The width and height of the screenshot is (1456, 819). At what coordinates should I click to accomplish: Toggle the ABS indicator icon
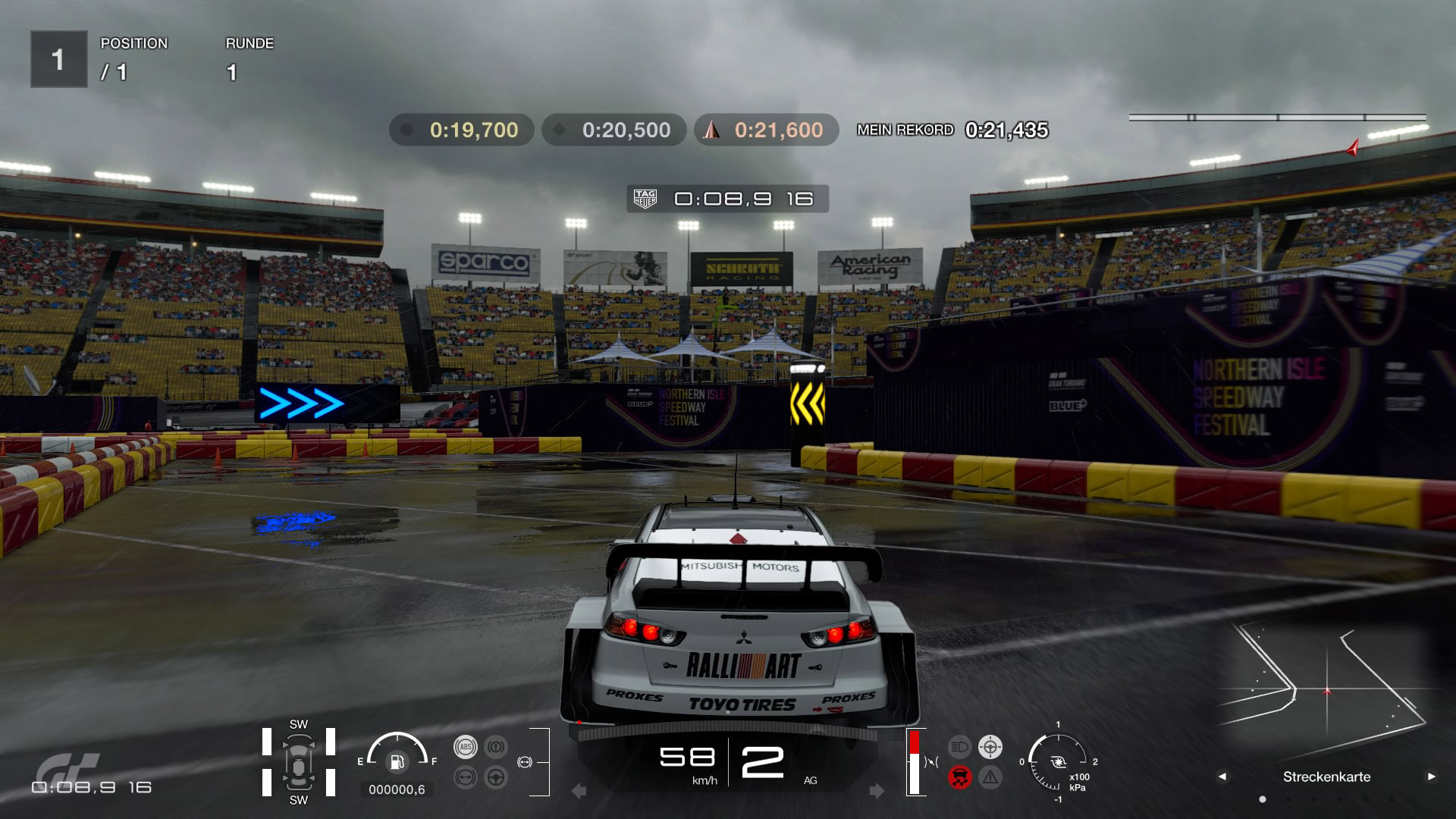465,747
